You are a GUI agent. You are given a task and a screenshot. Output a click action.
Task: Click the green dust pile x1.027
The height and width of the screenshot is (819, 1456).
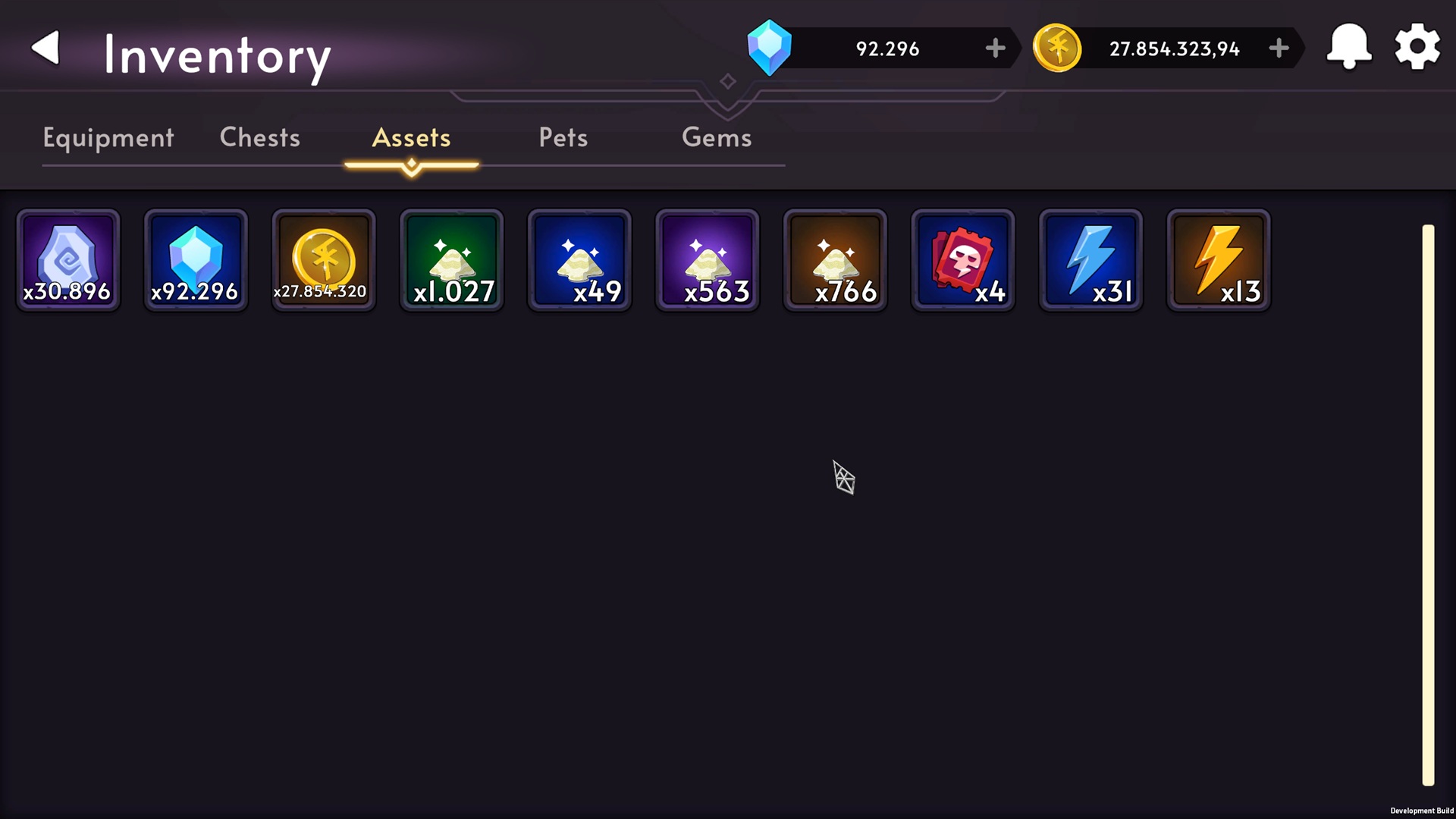[x=451, y=260]
